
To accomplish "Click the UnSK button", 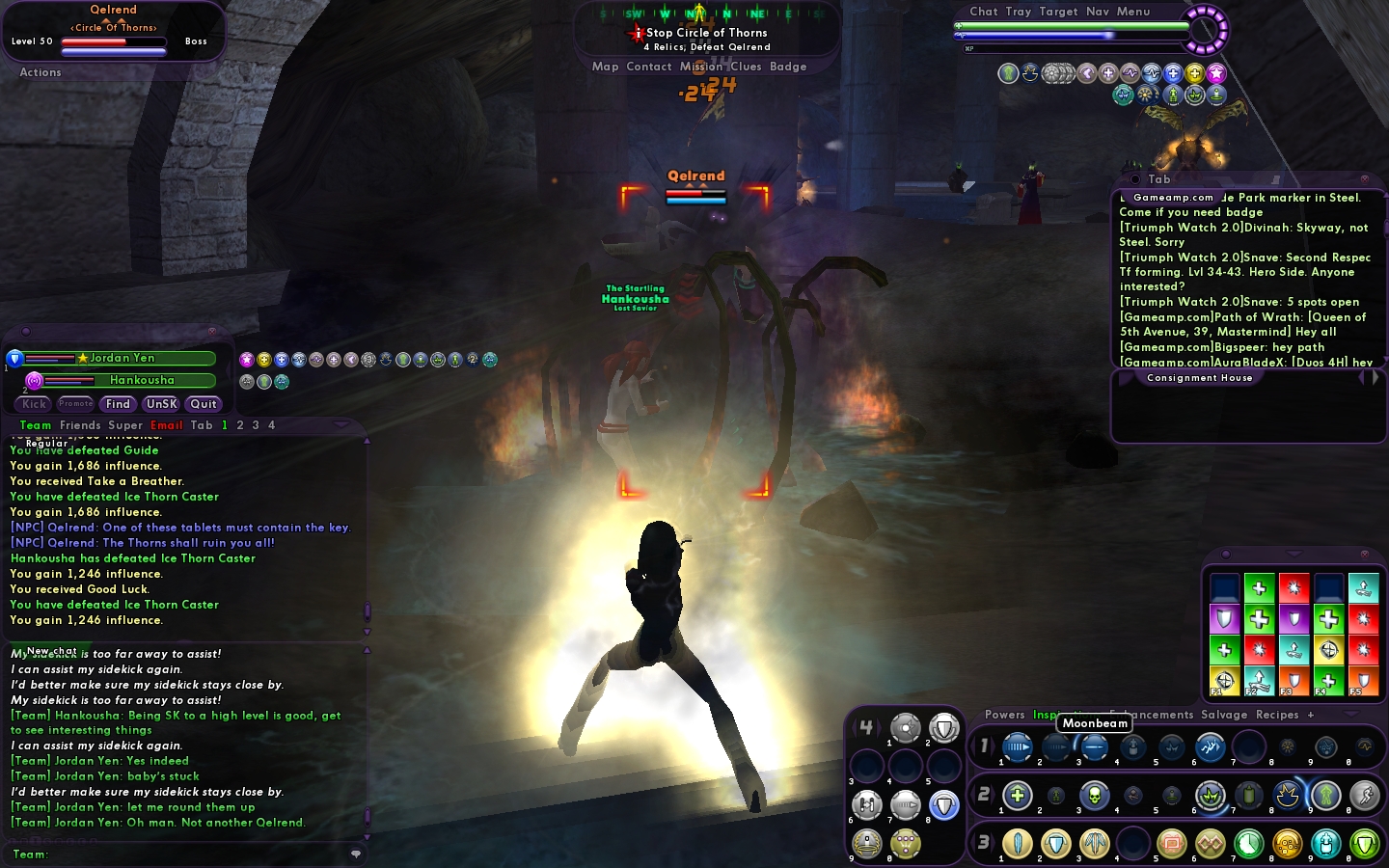I will 161,404.
